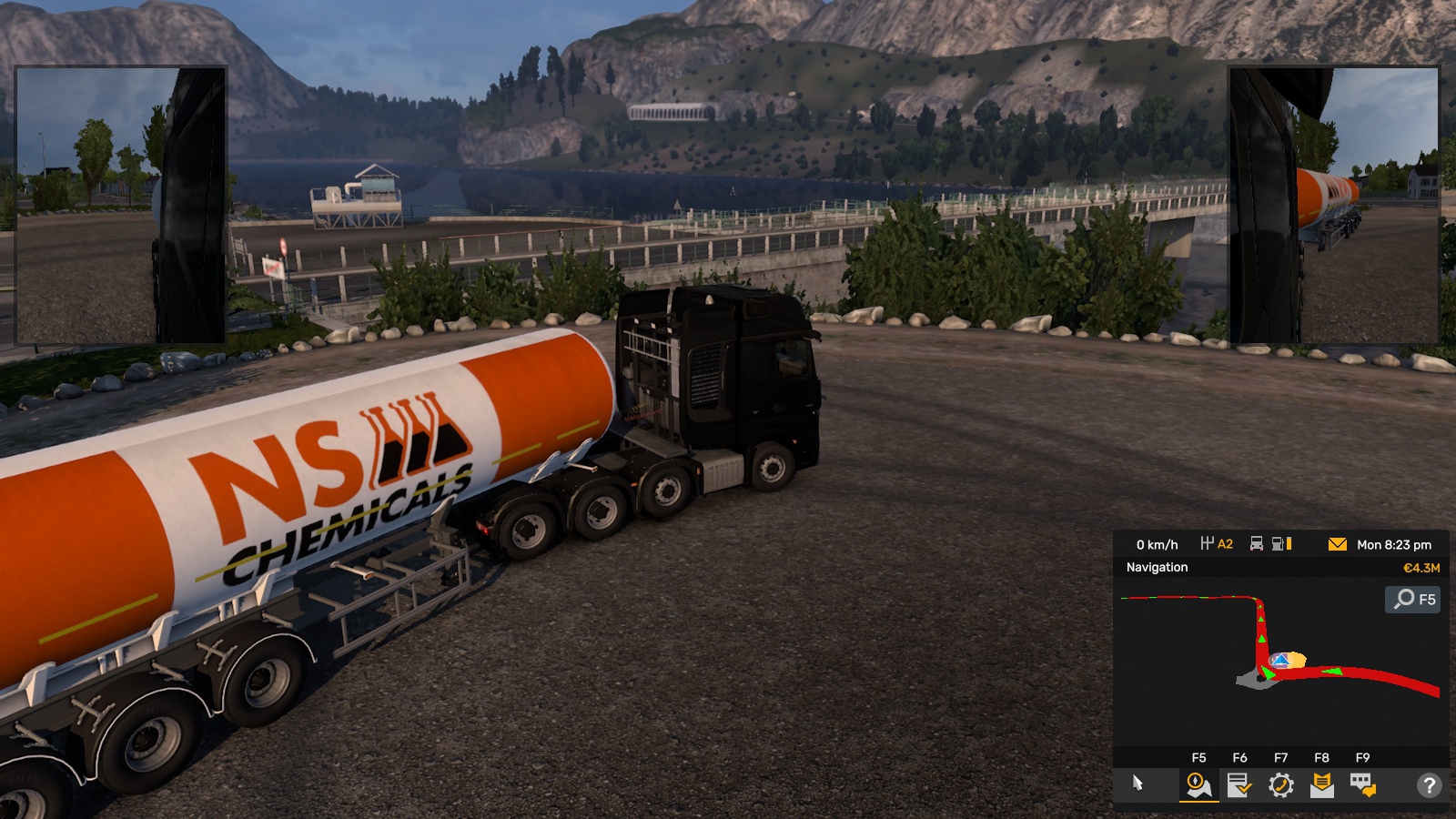
Task: Click the question mark help button
Action: click(x=1429, y=784)
